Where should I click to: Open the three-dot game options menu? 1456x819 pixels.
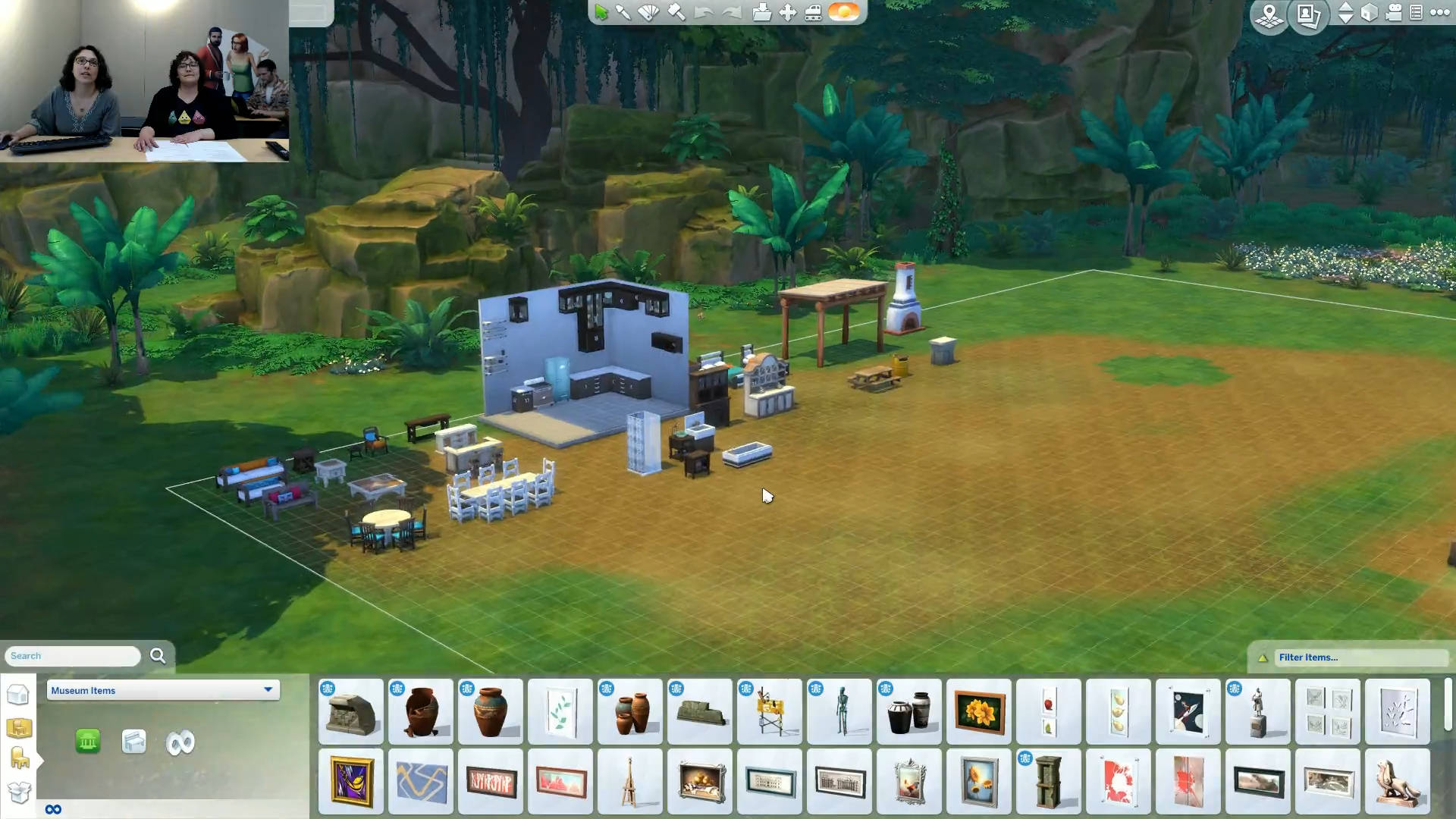pos(1439,12)
